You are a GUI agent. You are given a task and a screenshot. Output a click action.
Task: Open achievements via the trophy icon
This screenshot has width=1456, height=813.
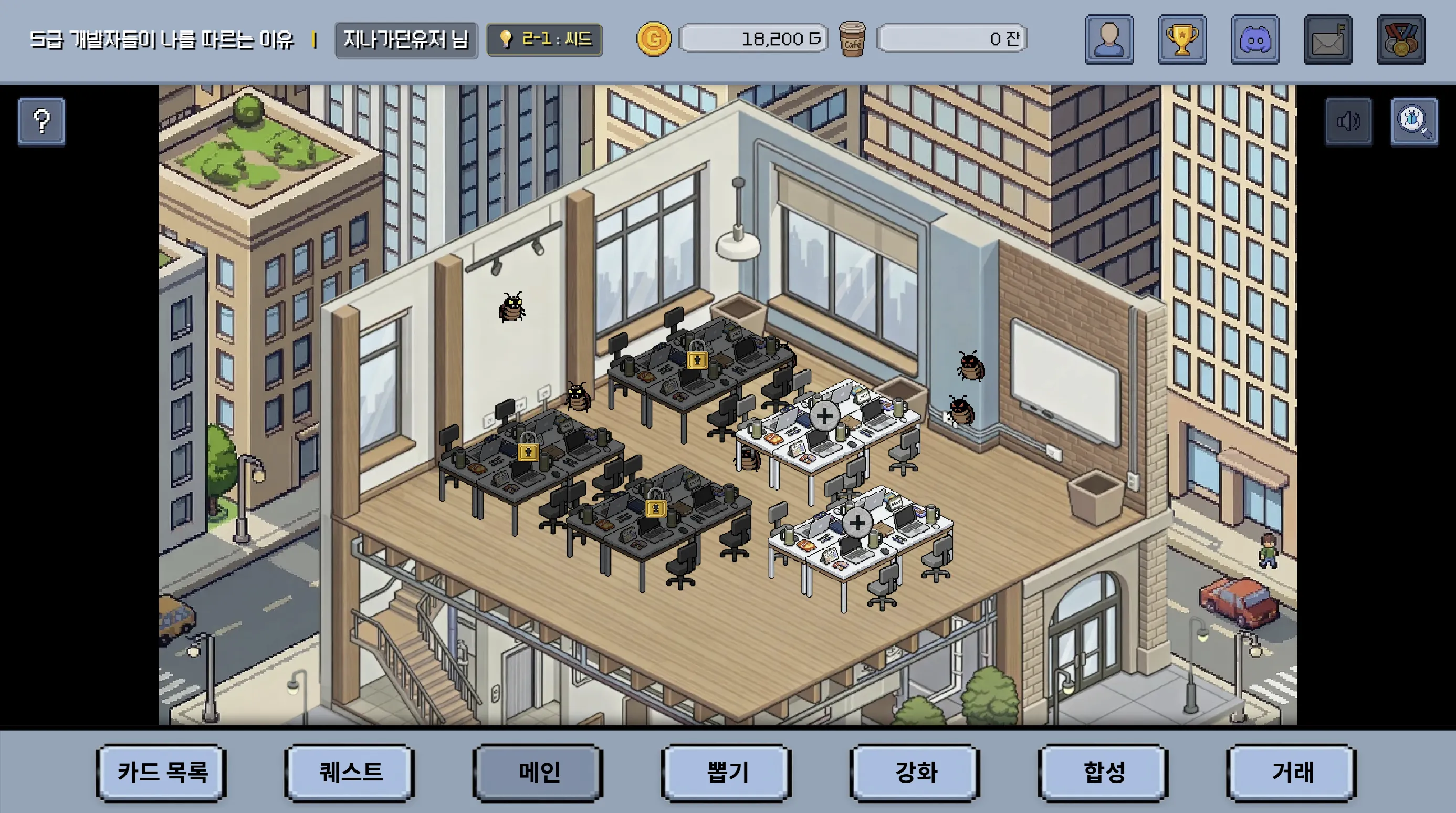click(x=1182, y=39)
